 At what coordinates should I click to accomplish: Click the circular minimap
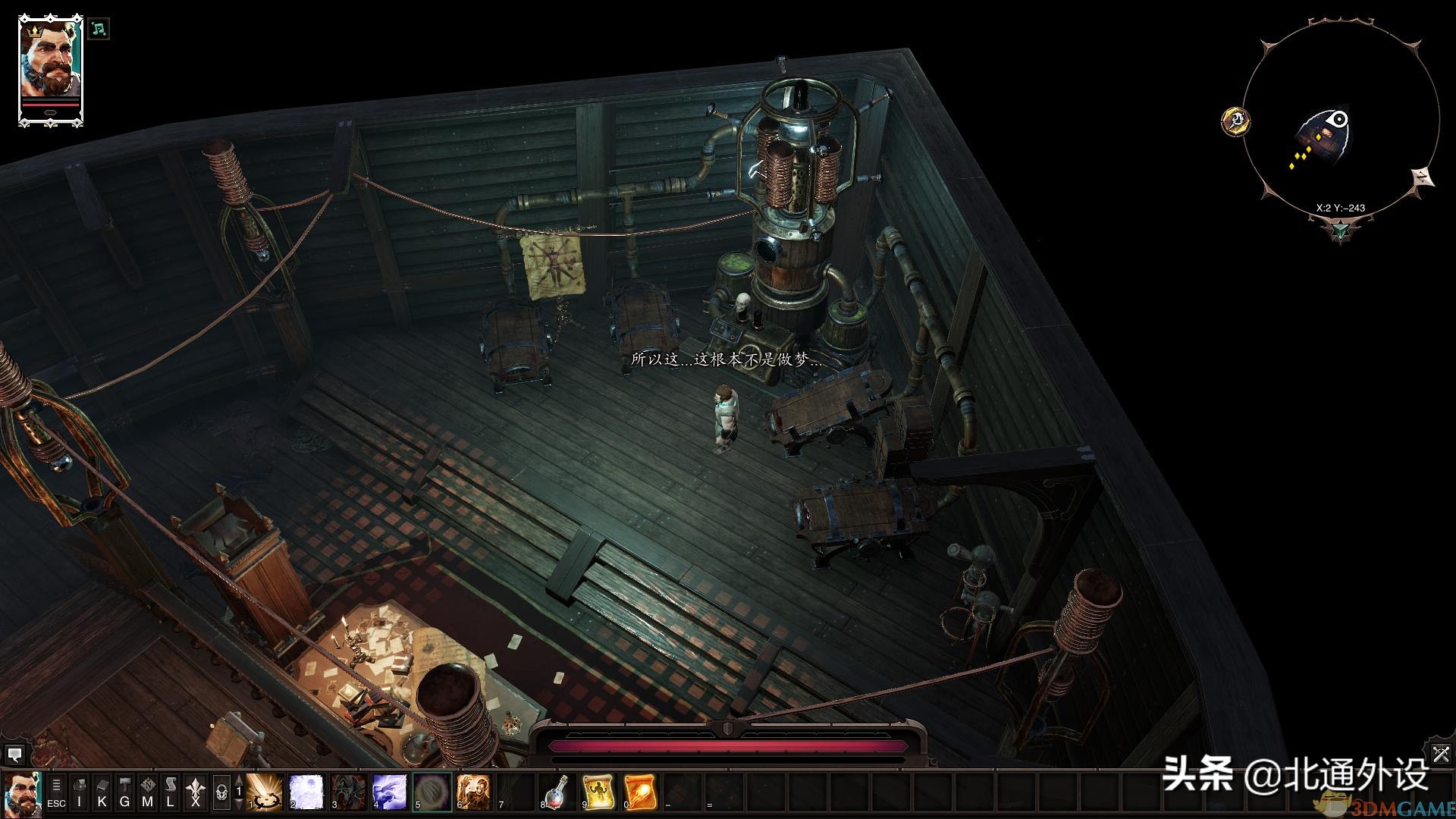pos(1340,121)
